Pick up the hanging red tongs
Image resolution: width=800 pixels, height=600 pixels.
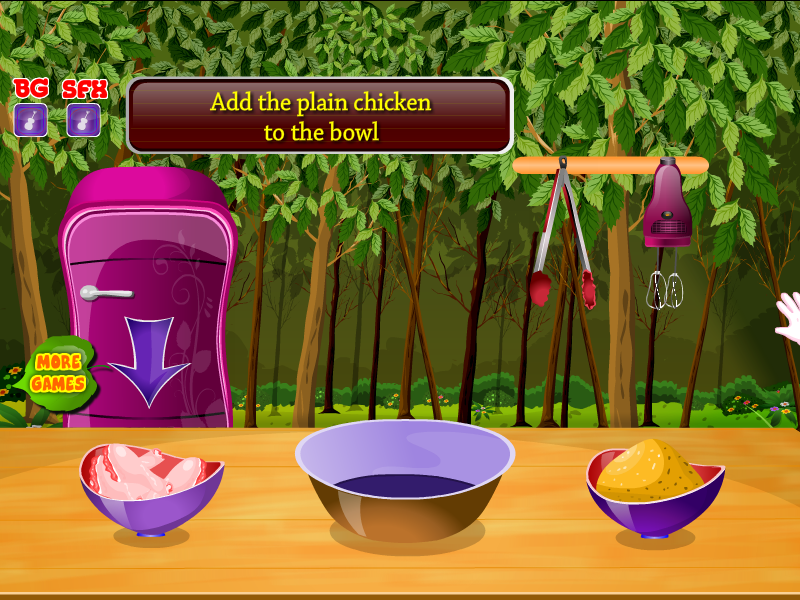562,240
